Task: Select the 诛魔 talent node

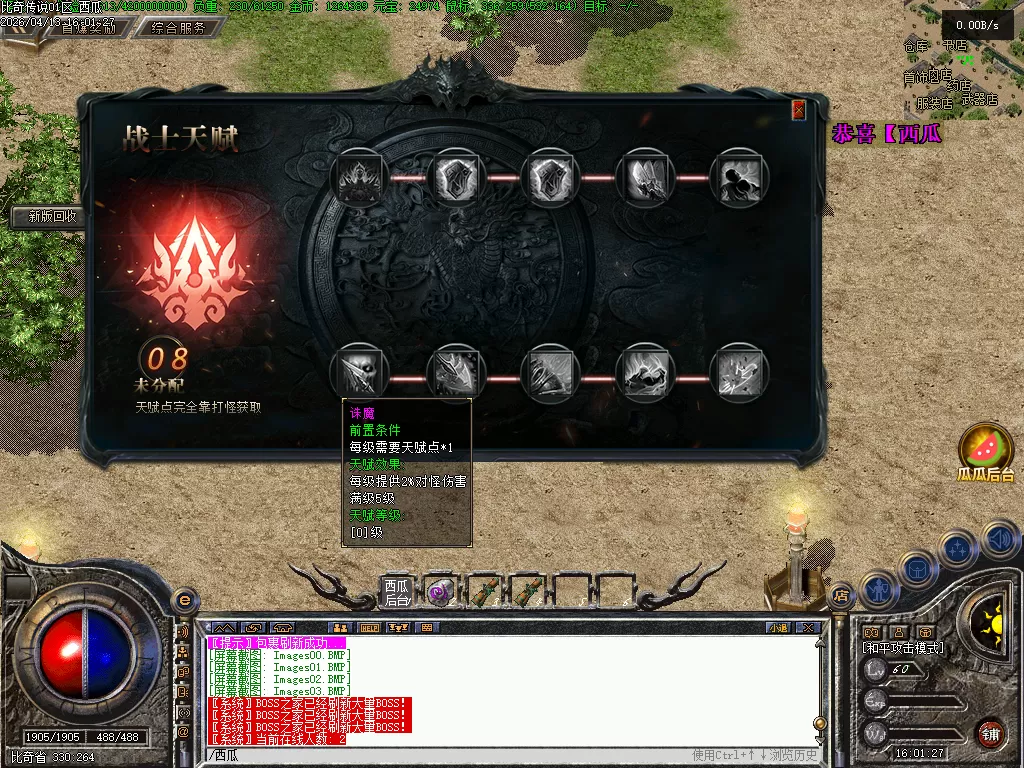Action: (359, 372)
